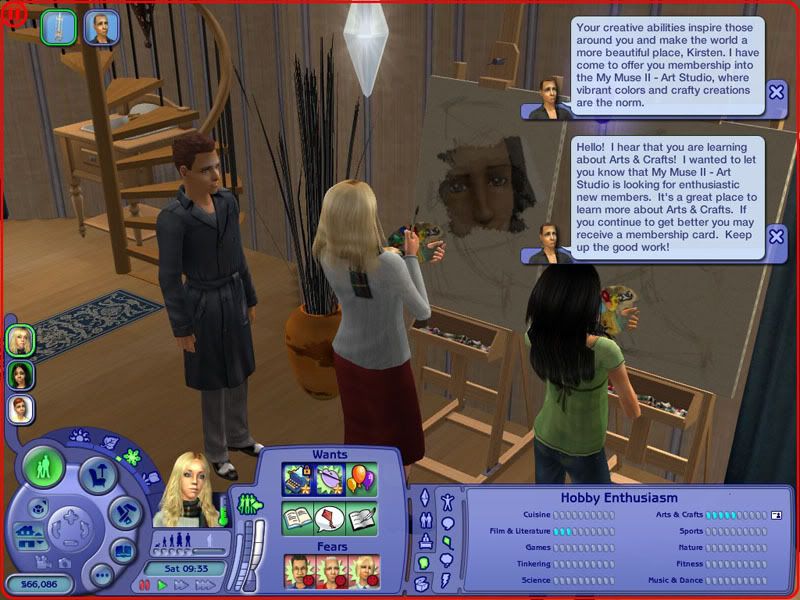Select the red-haired Sim portrait
The width and height of the screenshot is (800, 600).
pyautogui.click(x=21, y=408)
